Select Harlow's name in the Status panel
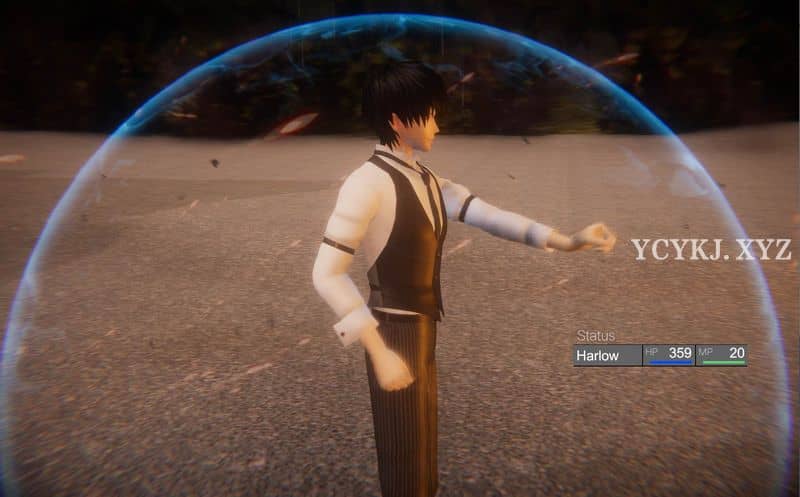The height and width of the screenshot is (497, 800). (598, 355)
